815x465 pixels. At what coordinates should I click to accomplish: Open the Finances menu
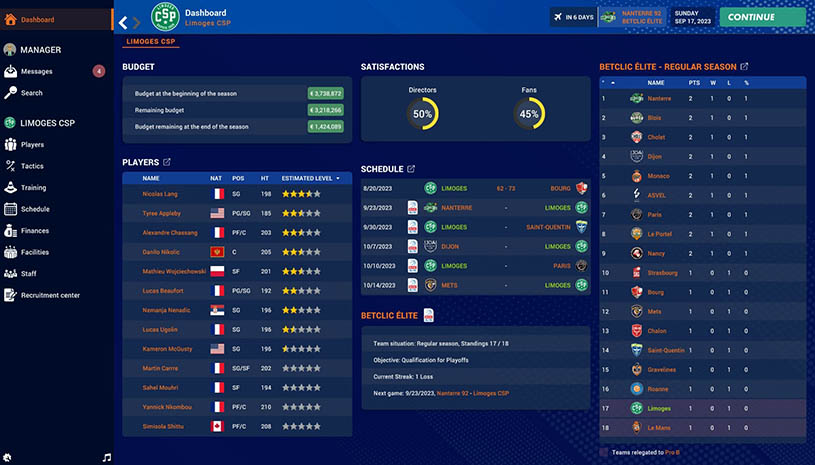point(34,231)
